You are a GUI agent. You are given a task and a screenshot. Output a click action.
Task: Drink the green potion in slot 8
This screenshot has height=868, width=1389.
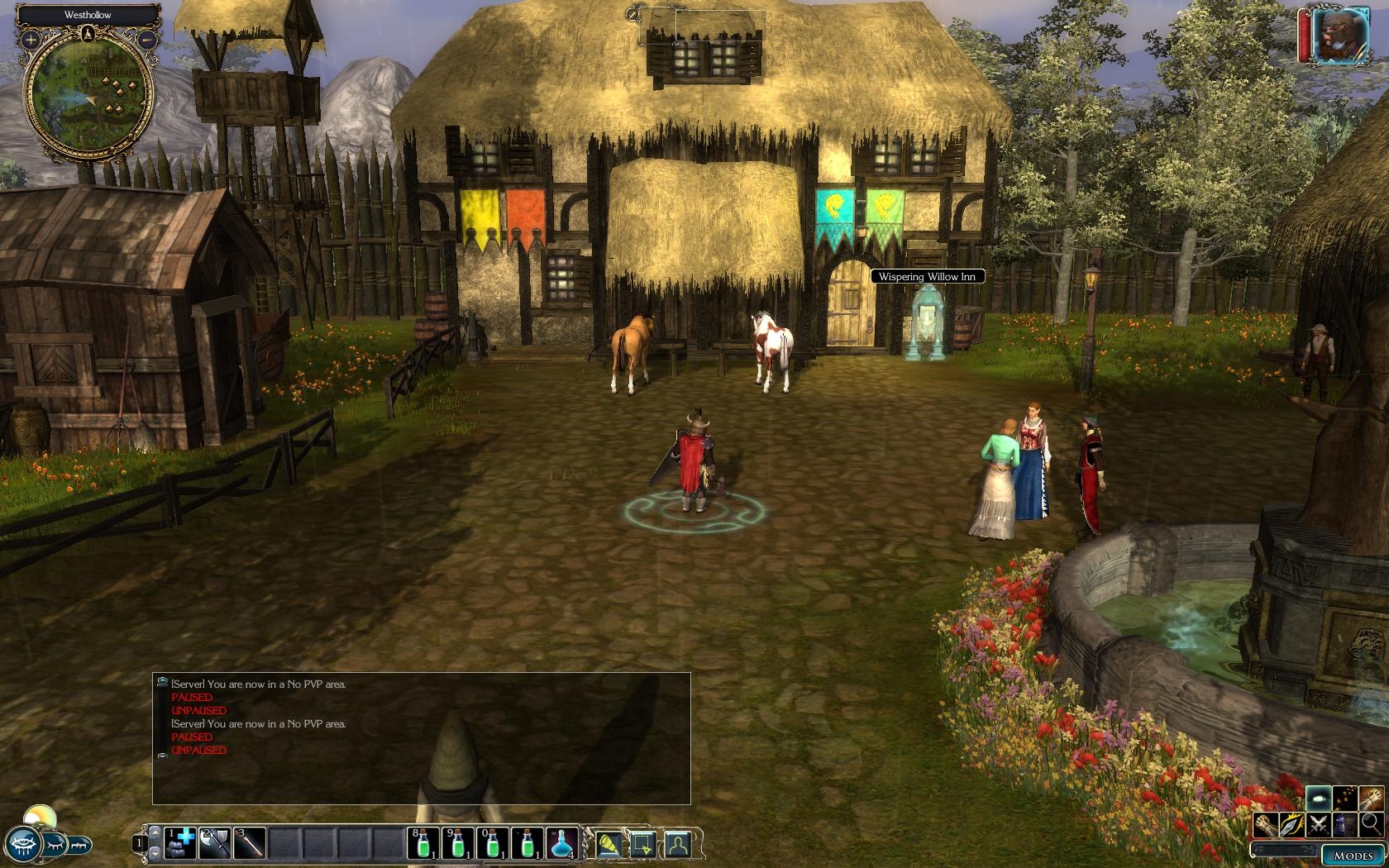423,842
